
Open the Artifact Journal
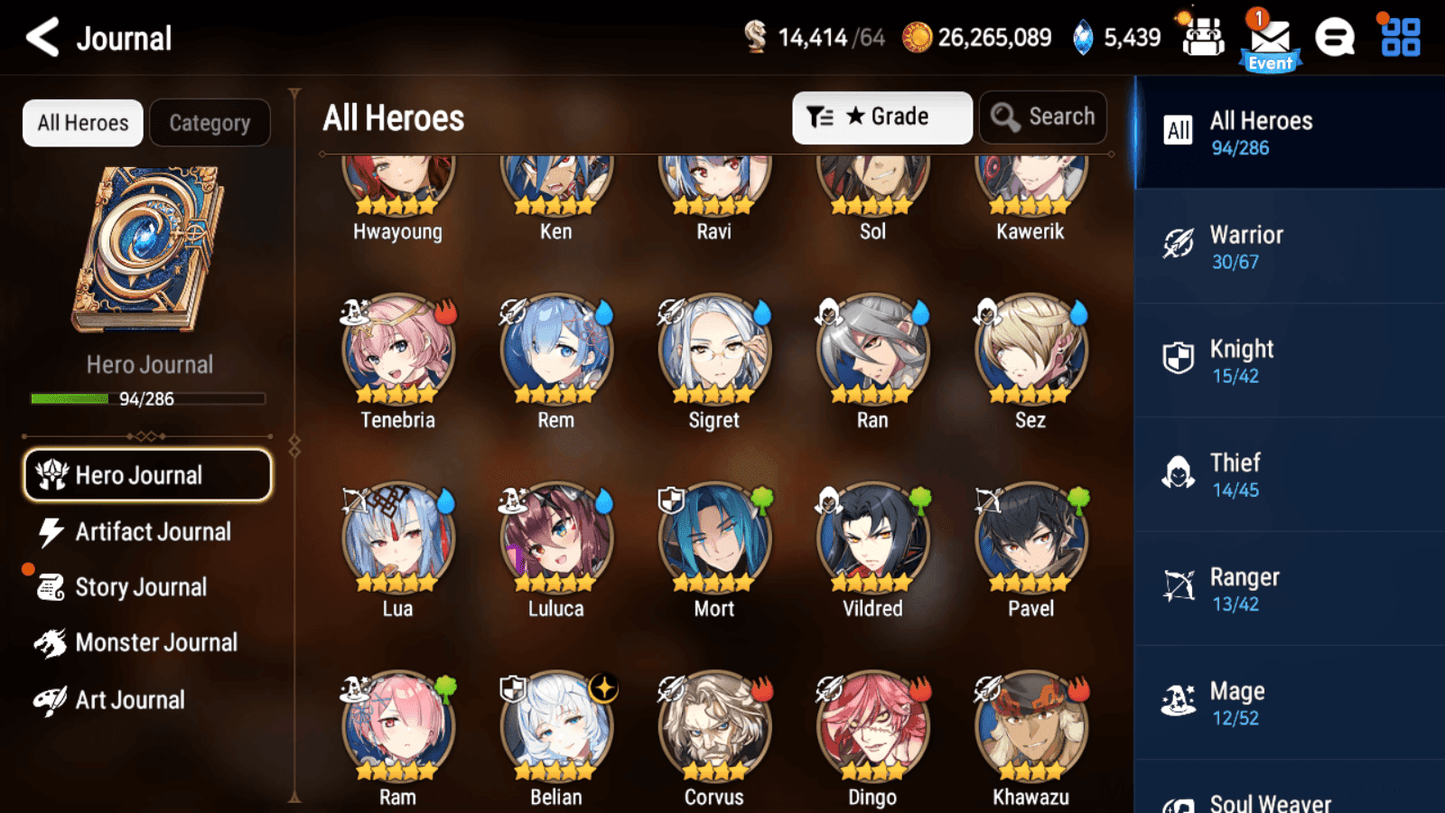152,531
